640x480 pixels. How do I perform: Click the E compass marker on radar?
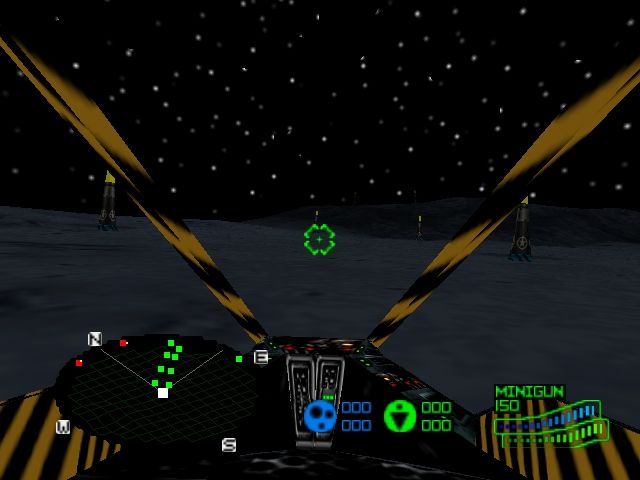(261, 357)
